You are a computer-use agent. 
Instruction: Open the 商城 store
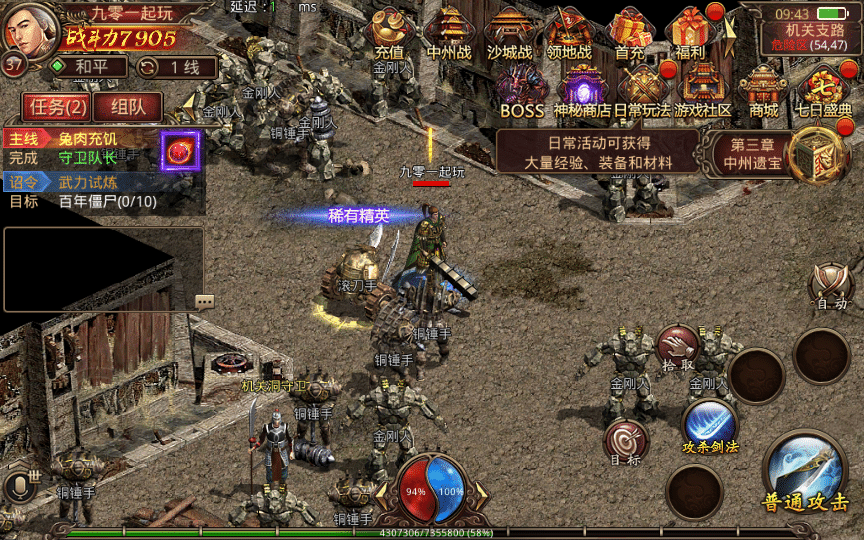(763, 91)
